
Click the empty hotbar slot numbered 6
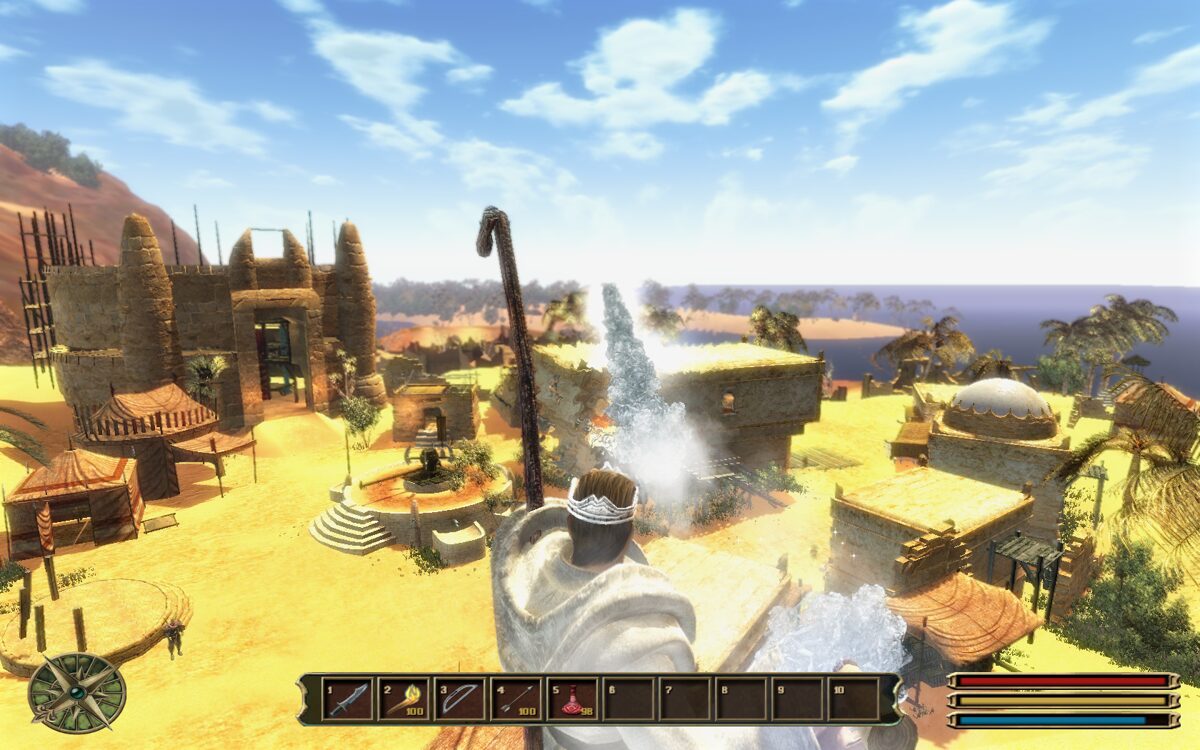[627, 698]
